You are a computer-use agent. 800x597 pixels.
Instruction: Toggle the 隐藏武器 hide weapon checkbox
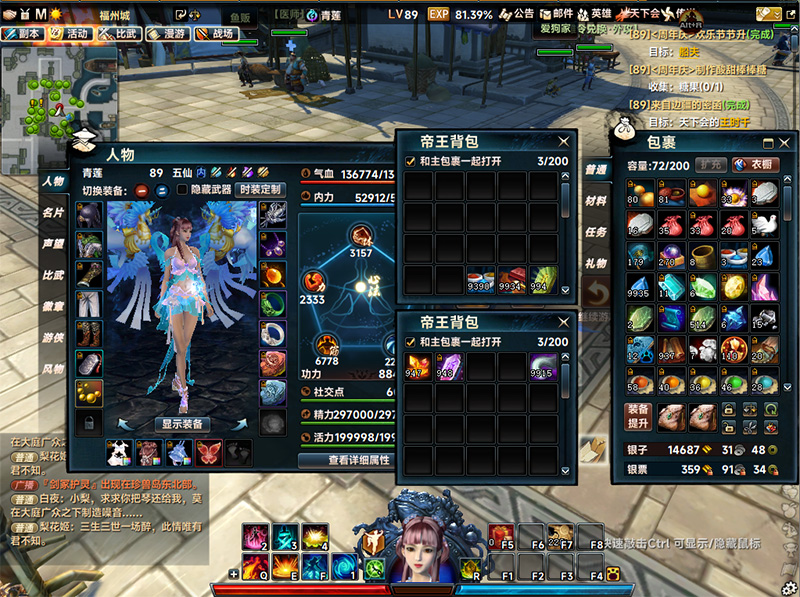(182, 189)
